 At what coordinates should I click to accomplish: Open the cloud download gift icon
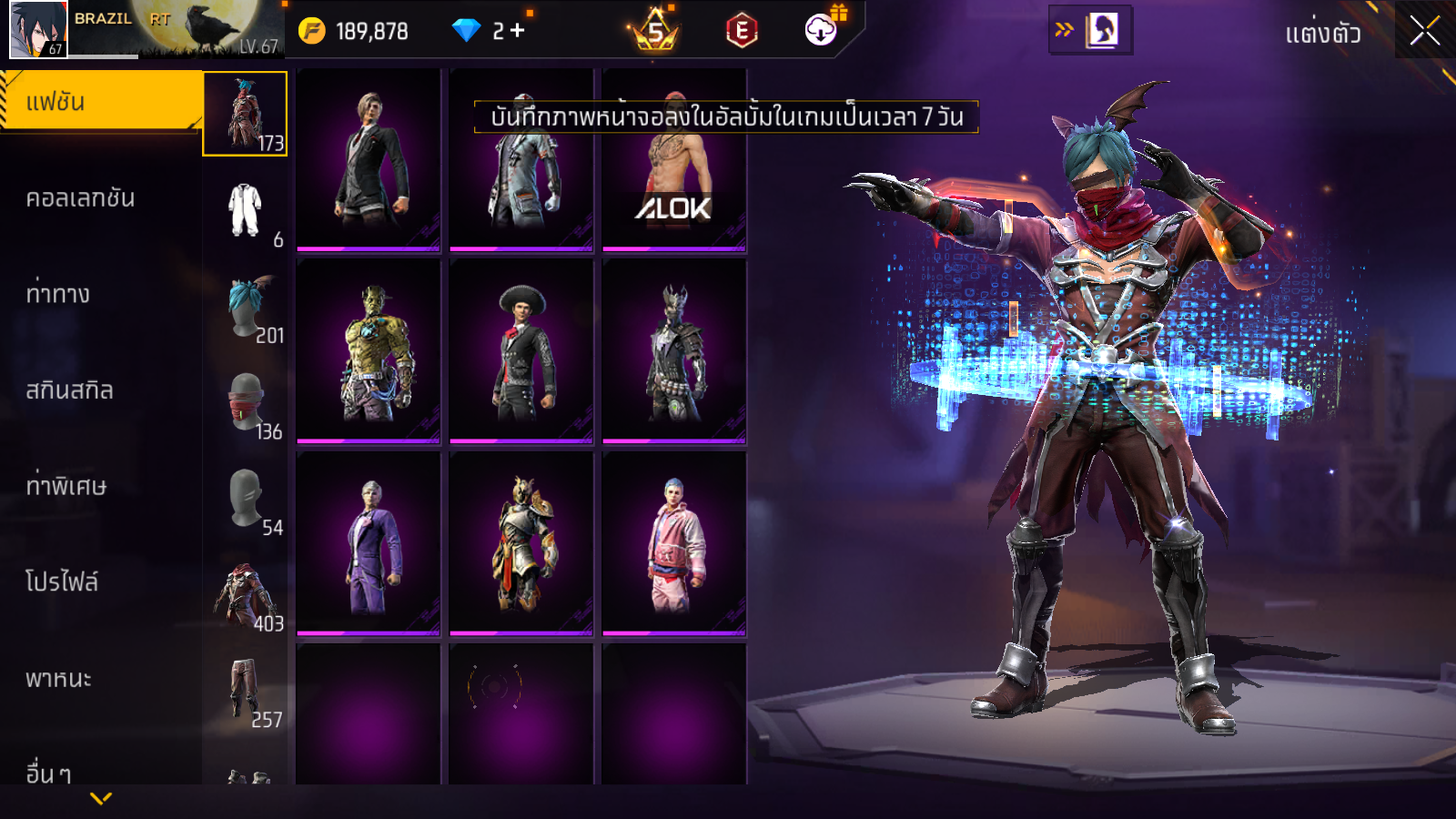click(x=822, y=30)
